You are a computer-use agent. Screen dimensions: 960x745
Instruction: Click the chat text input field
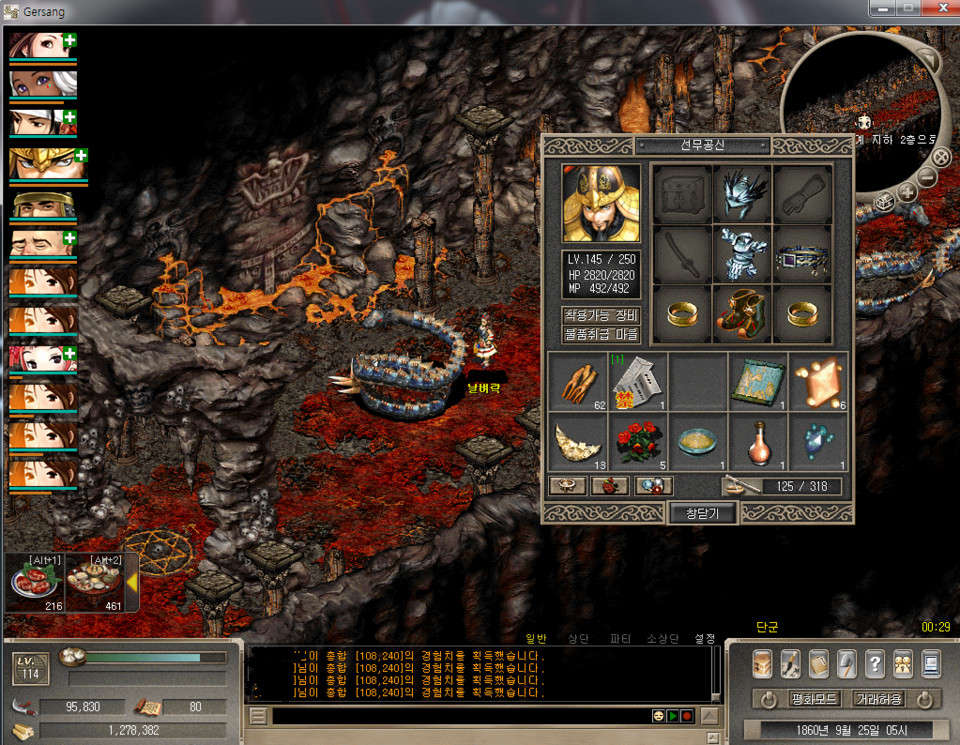tap(455, 716)
